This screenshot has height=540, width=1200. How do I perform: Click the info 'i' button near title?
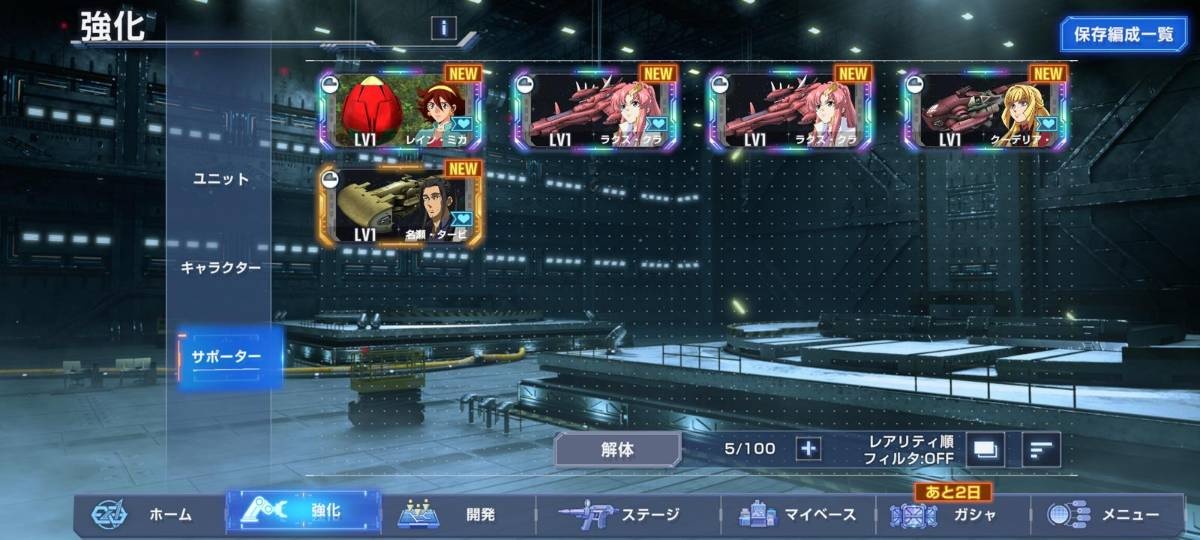coord(444,28)
